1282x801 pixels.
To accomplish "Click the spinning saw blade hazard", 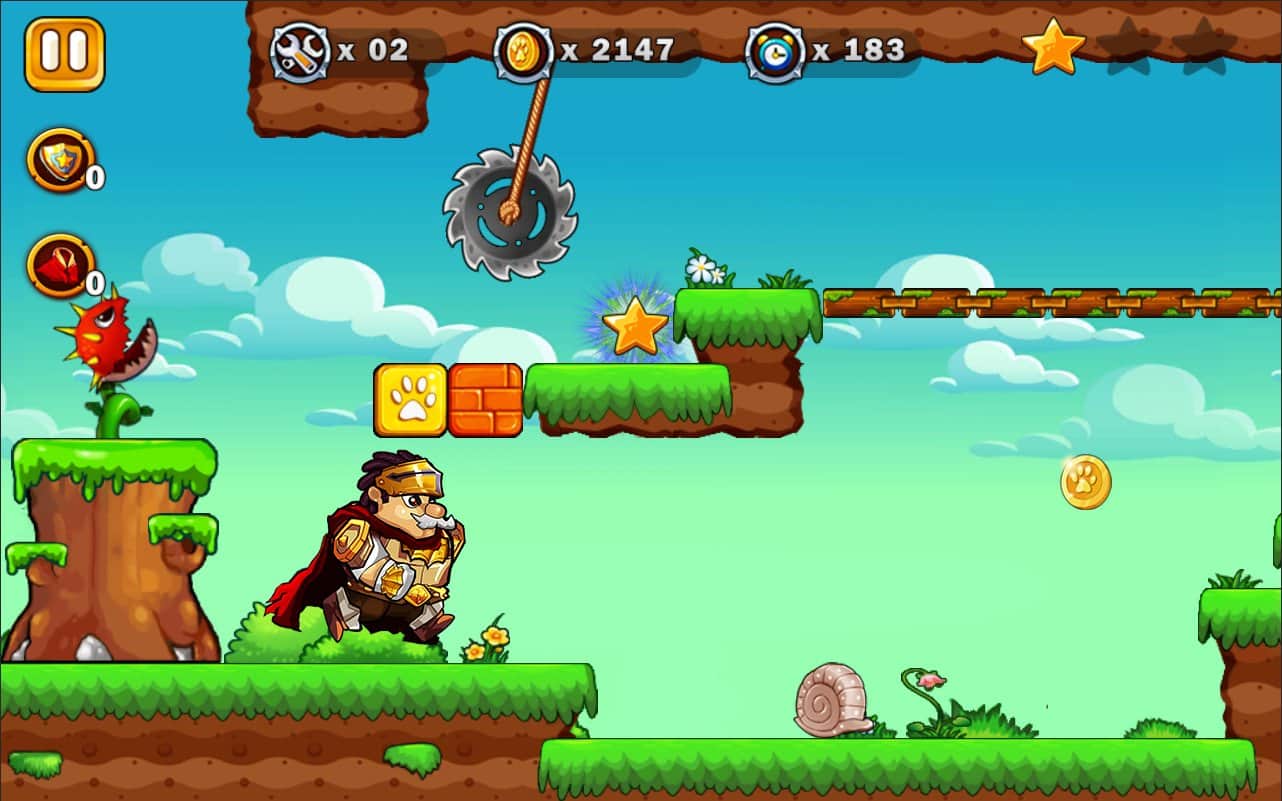I will click(508, 210).
